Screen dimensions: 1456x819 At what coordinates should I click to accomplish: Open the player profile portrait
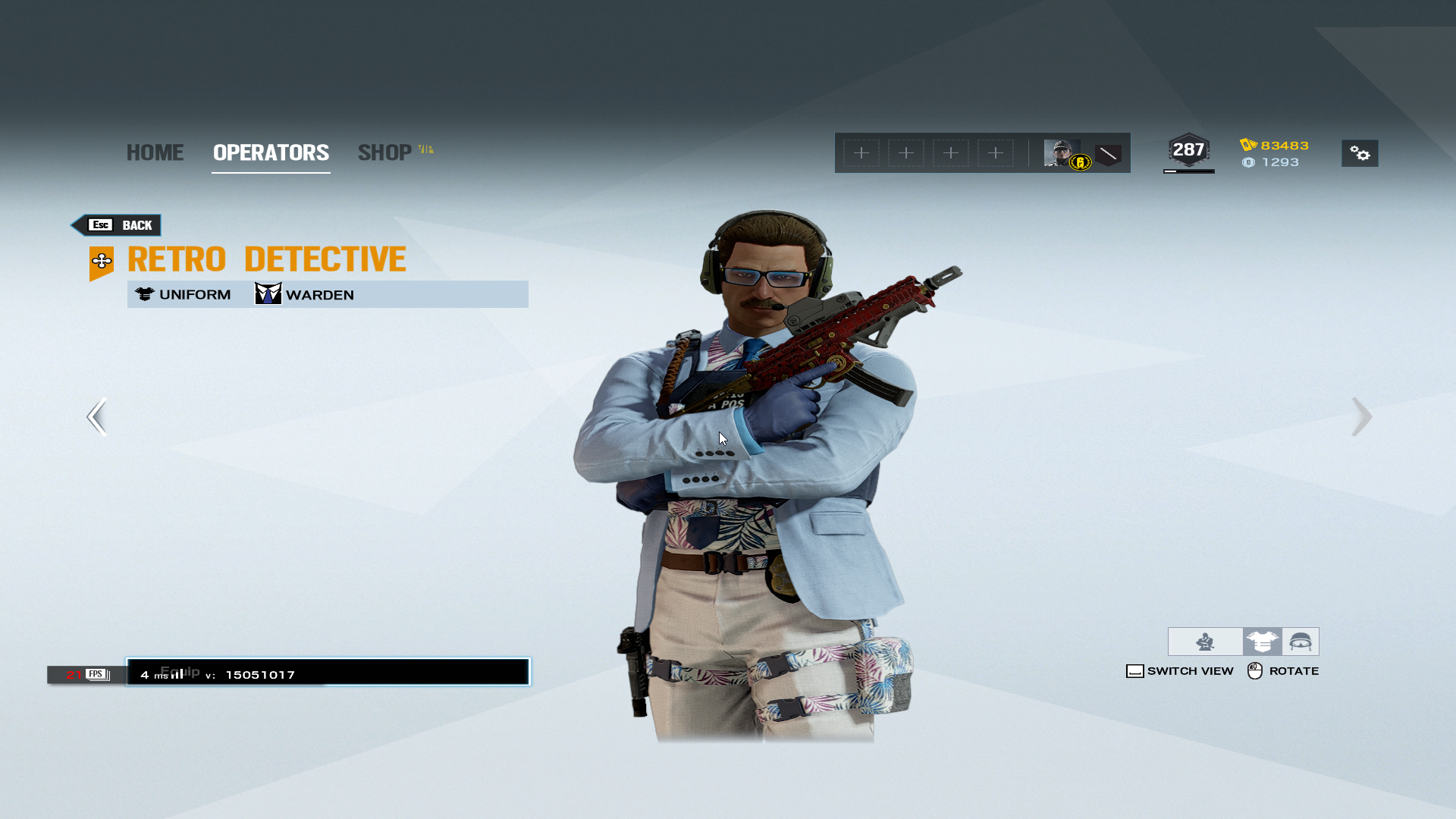pyautogui.click(x=1062, y=153)
